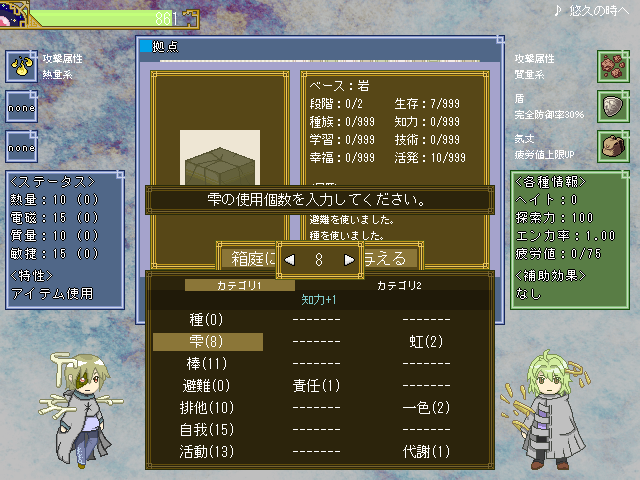The height and width of the screenshot is (480, 640).
Task: Select the 自我(15) item entry
Action: pyautogui.click(x=208, y=430)
